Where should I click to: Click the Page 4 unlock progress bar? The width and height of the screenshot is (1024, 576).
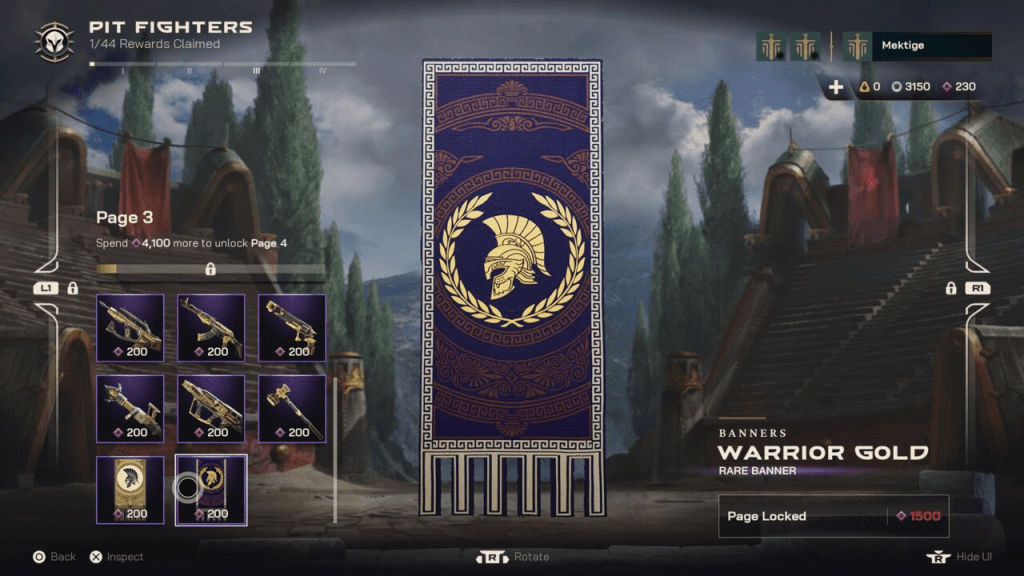tap(210, 269)
